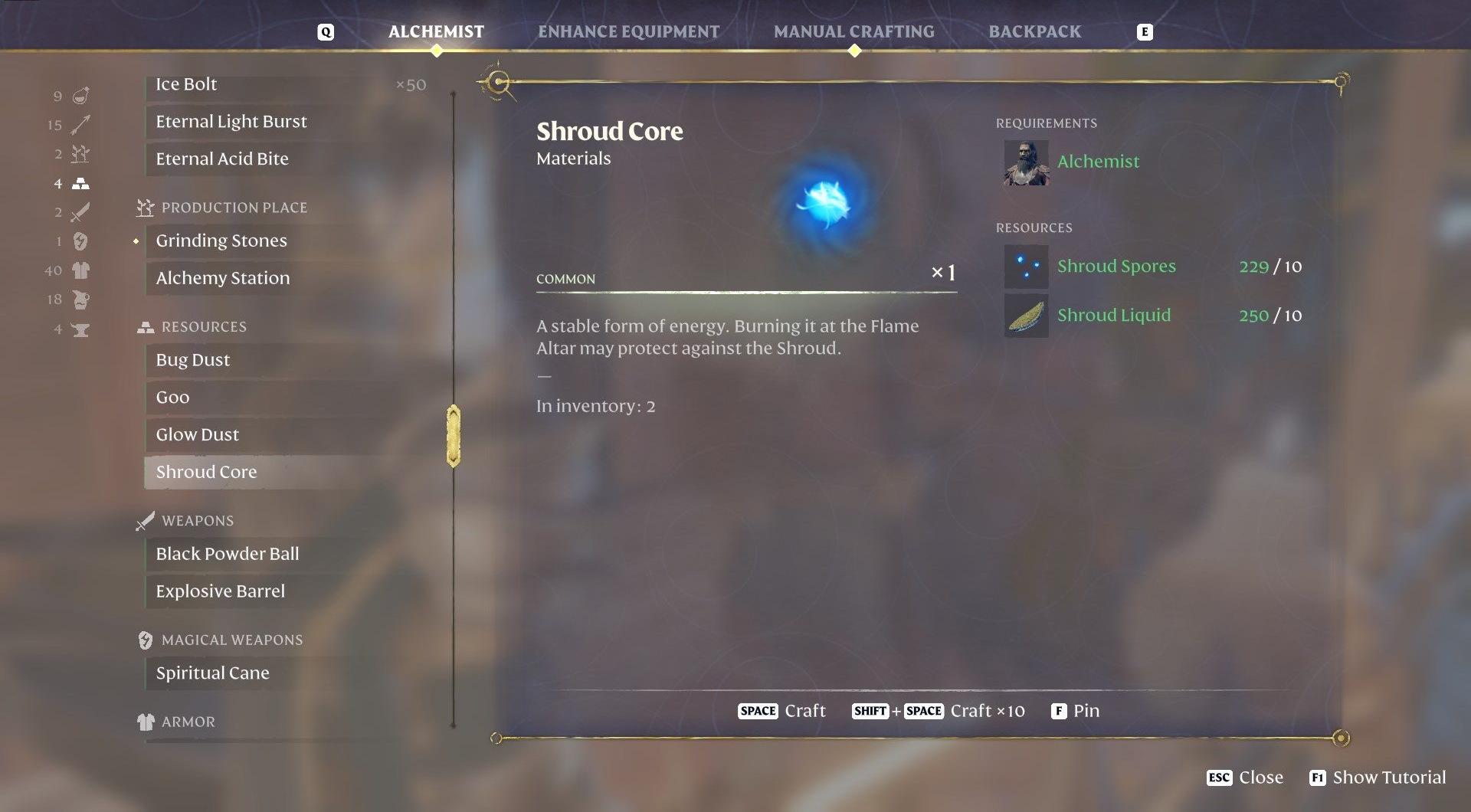Click the Shroud Spores resource icon
The image size is (1471, 812).
1026,266
